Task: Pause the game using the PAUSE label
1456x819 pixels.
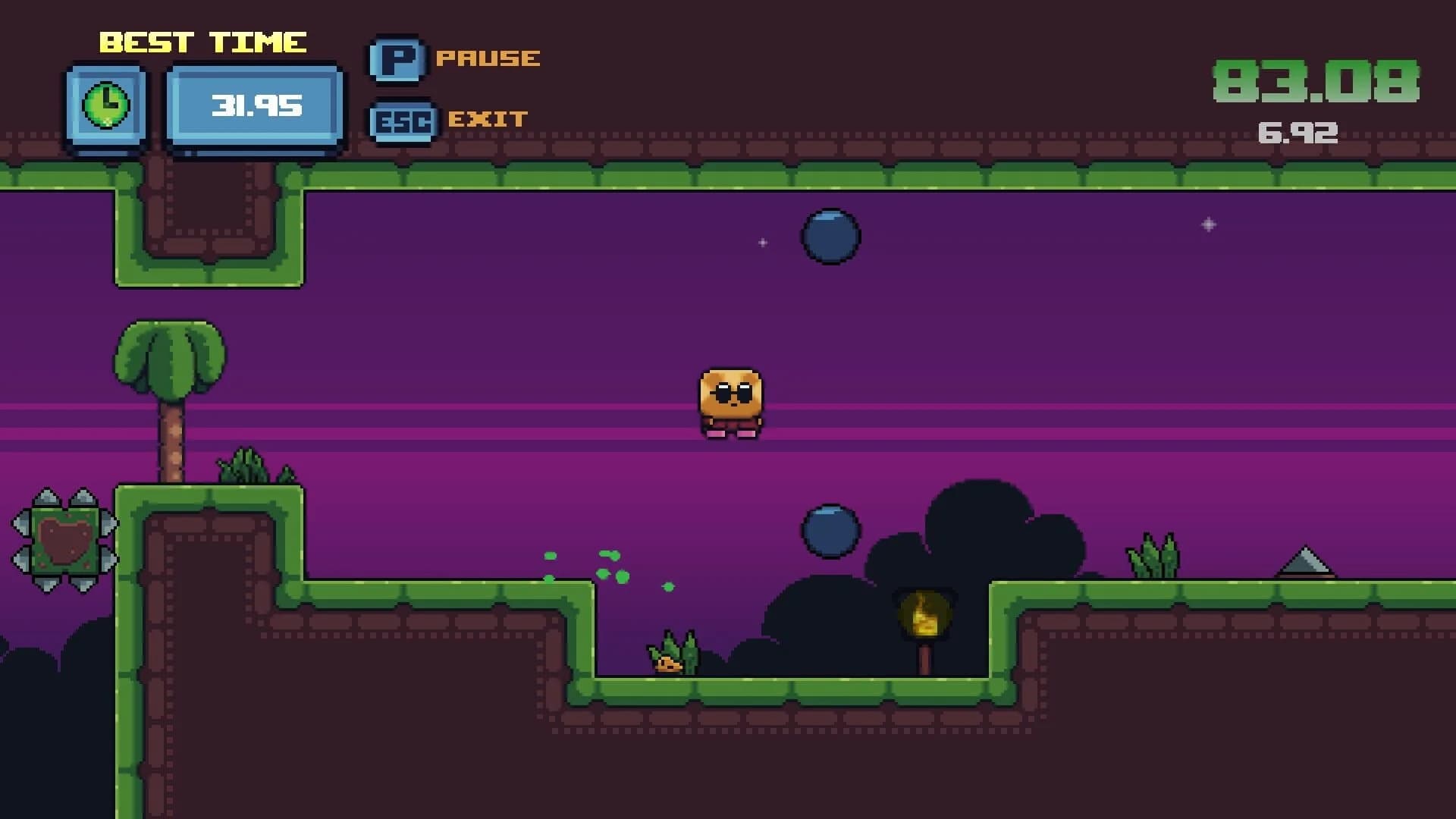Action: click(490, 58)
